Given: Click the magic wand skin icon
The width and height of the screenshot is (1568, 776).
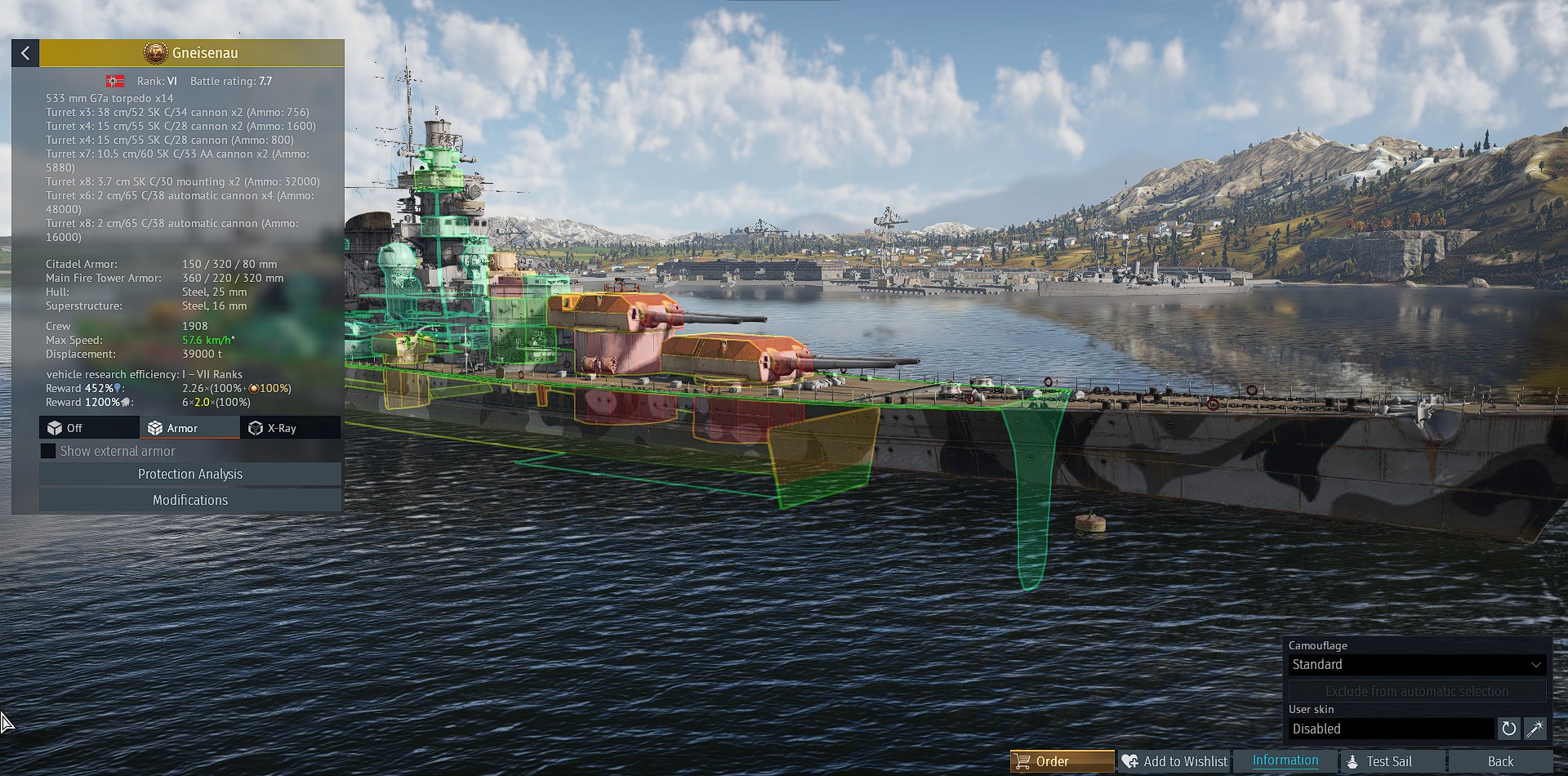Looking at the screenshot, I should 1535,729.
